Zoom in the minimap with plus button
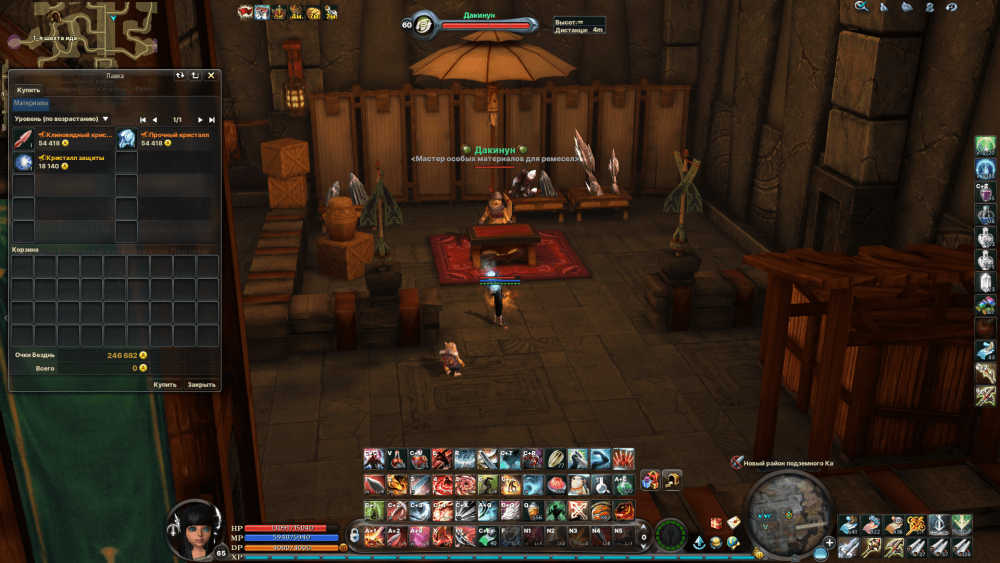The height and width of the screenshot is (563, 1000). coord(829,543)
